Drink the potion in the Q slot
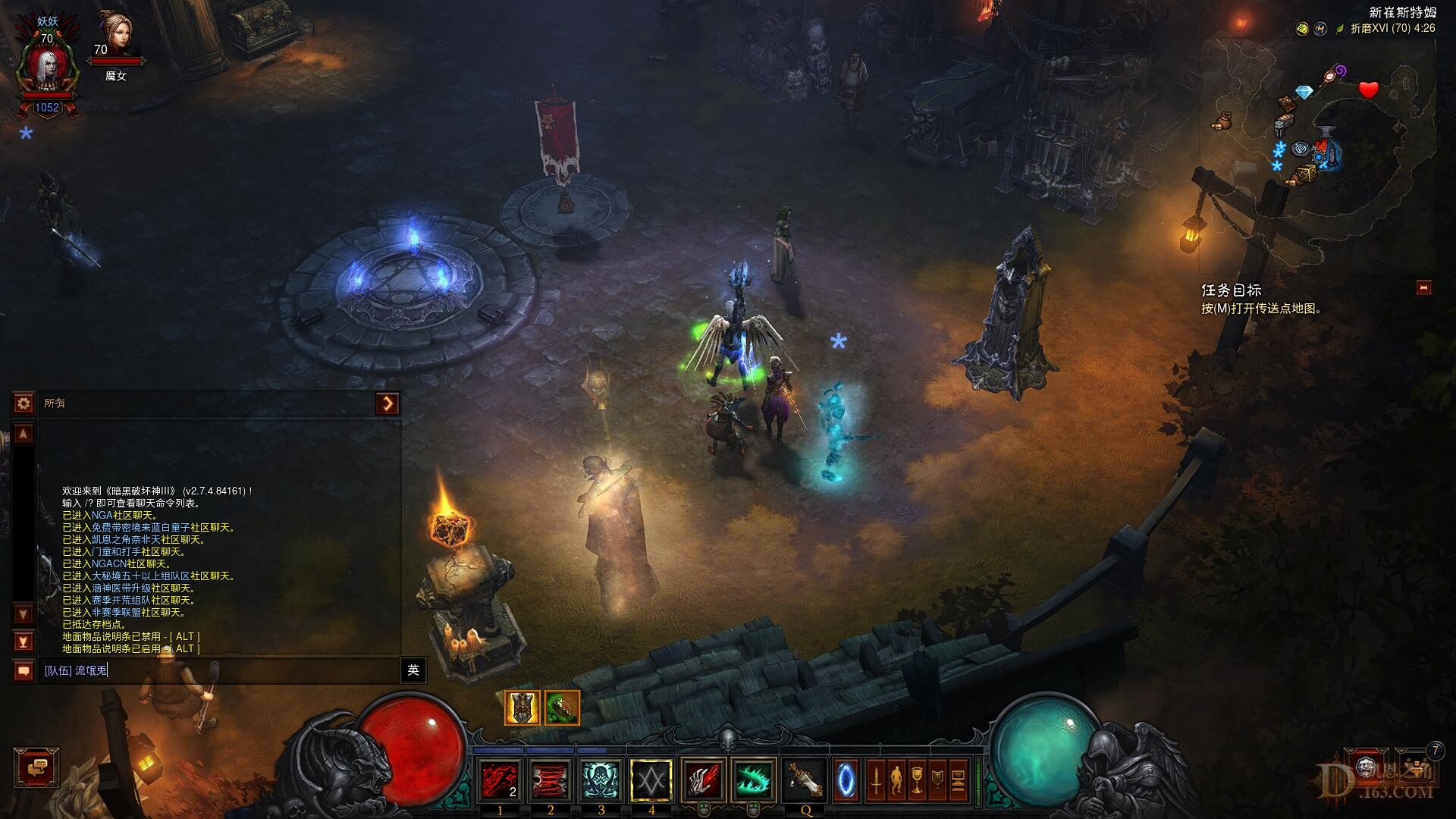1456x819 pixels. click(805, 780)
